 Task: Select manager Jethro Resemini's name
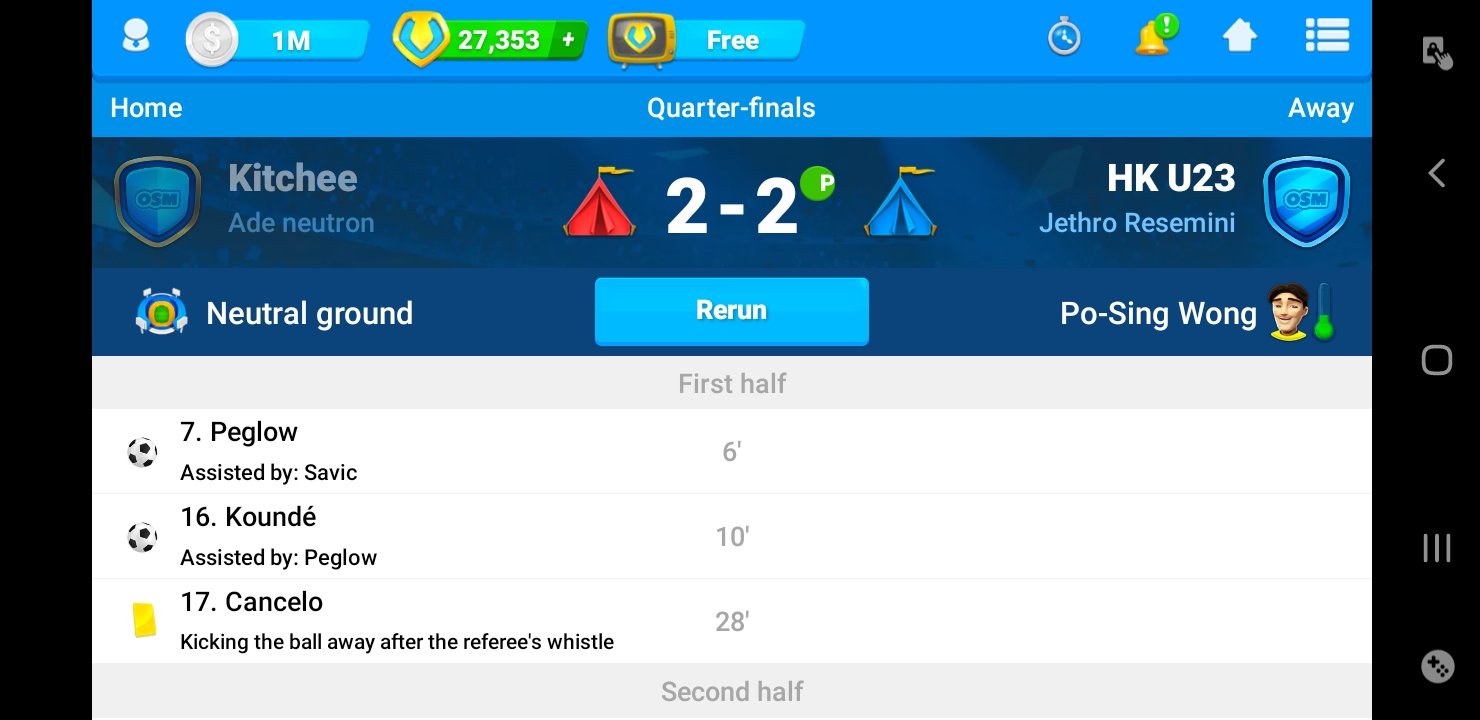[x=1136, y=223]
